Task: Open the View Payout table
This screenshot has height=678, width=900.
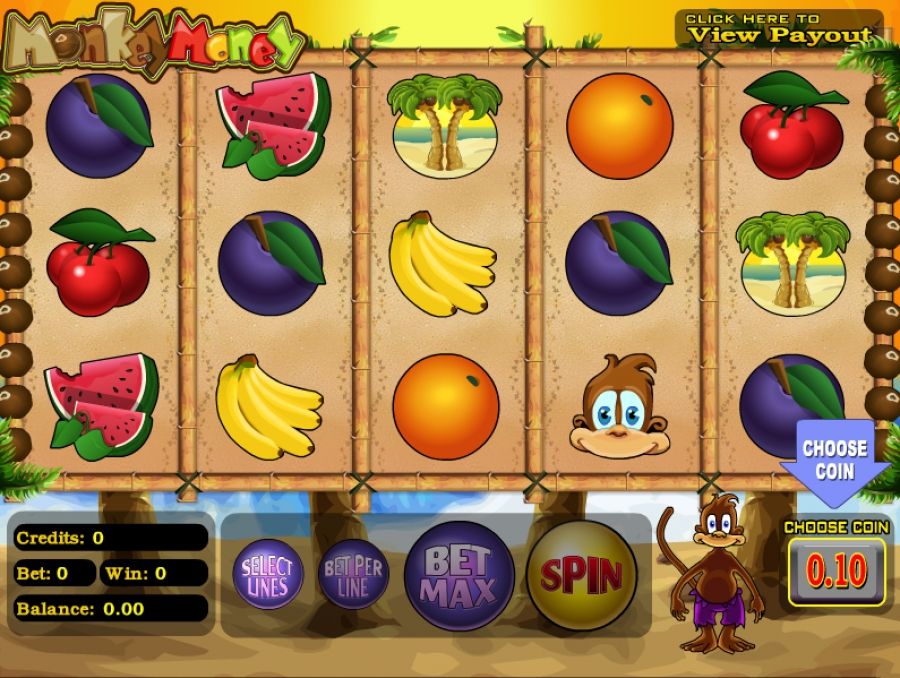Action: point(778,28)
